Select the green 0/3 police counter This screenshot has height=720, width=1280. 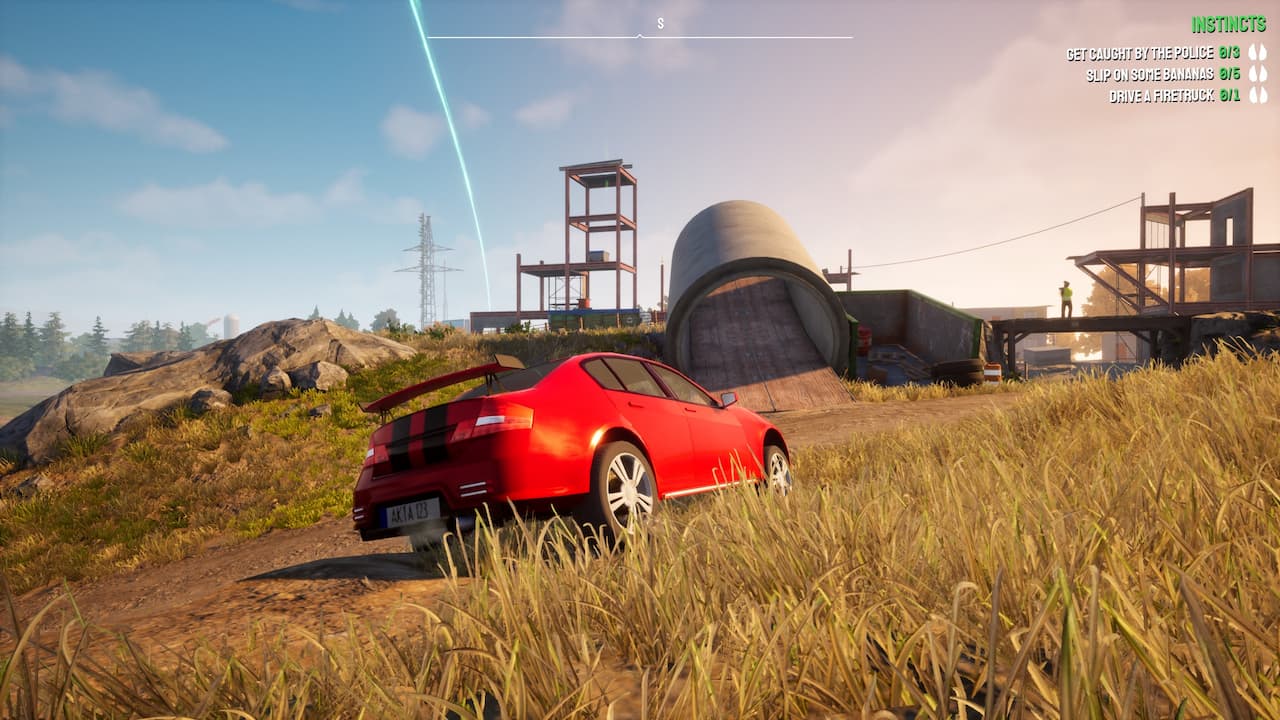pos(1230,52)
